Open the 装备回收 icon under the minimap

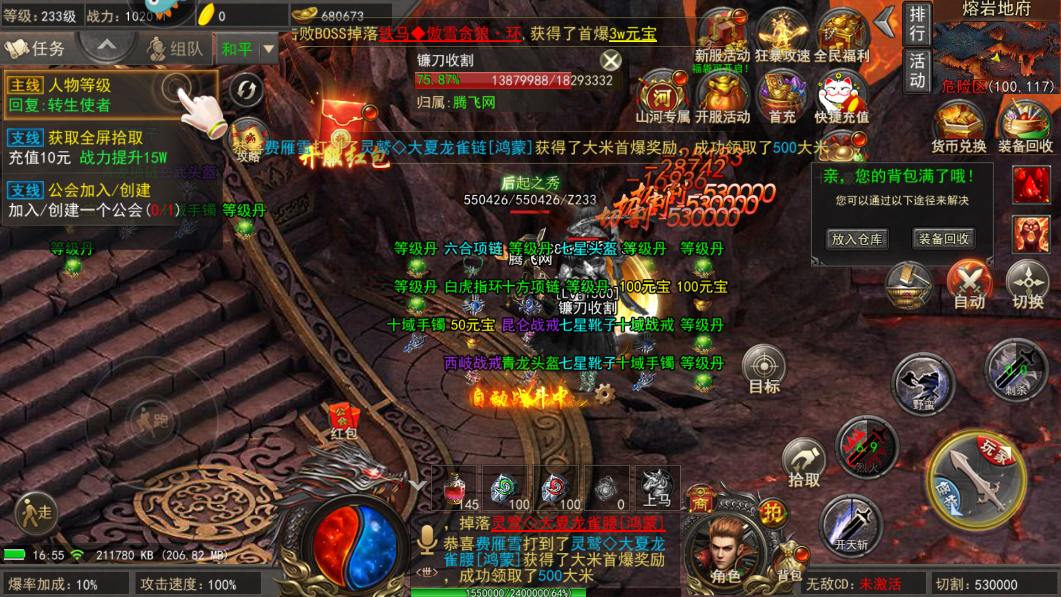[x=1025, y=127]
